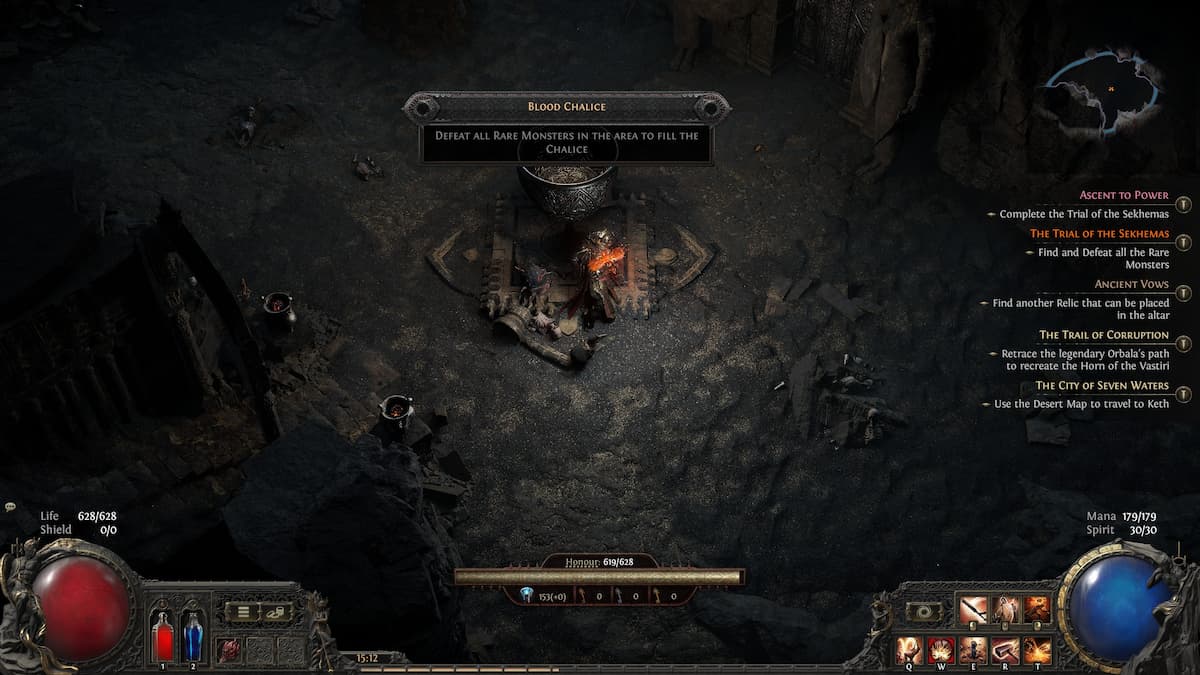Use the blue mana flask
Image resolution: width=1200 pixels, height=675 pixels.
point(192,636)
